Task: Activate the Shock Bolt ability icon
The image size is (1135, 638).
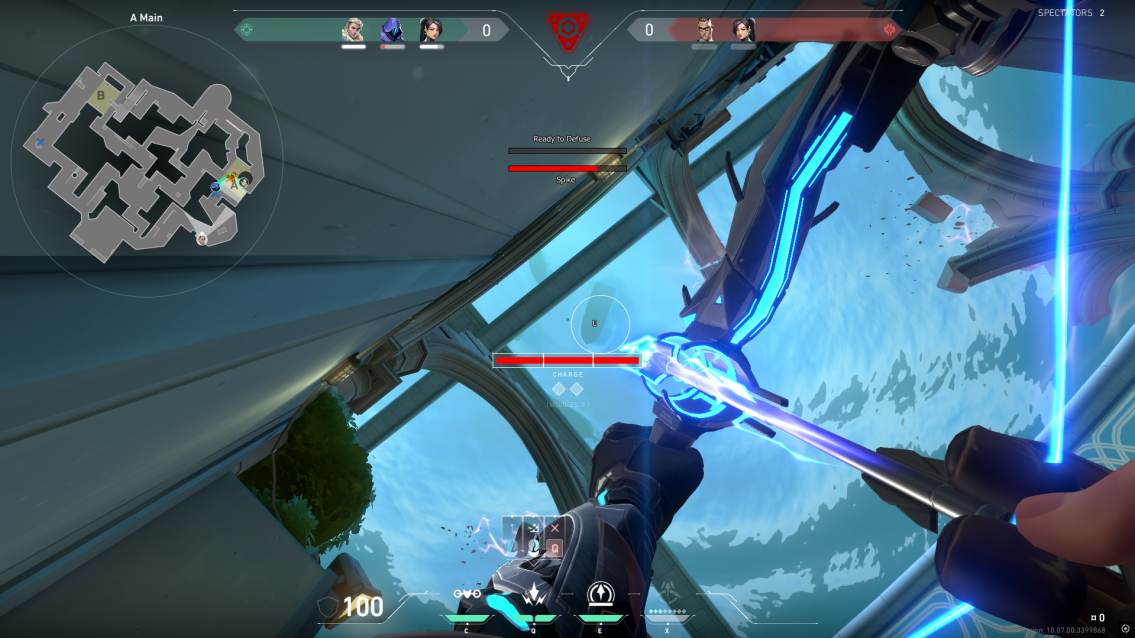Action: pyautogui.click(x=534, y=594)
